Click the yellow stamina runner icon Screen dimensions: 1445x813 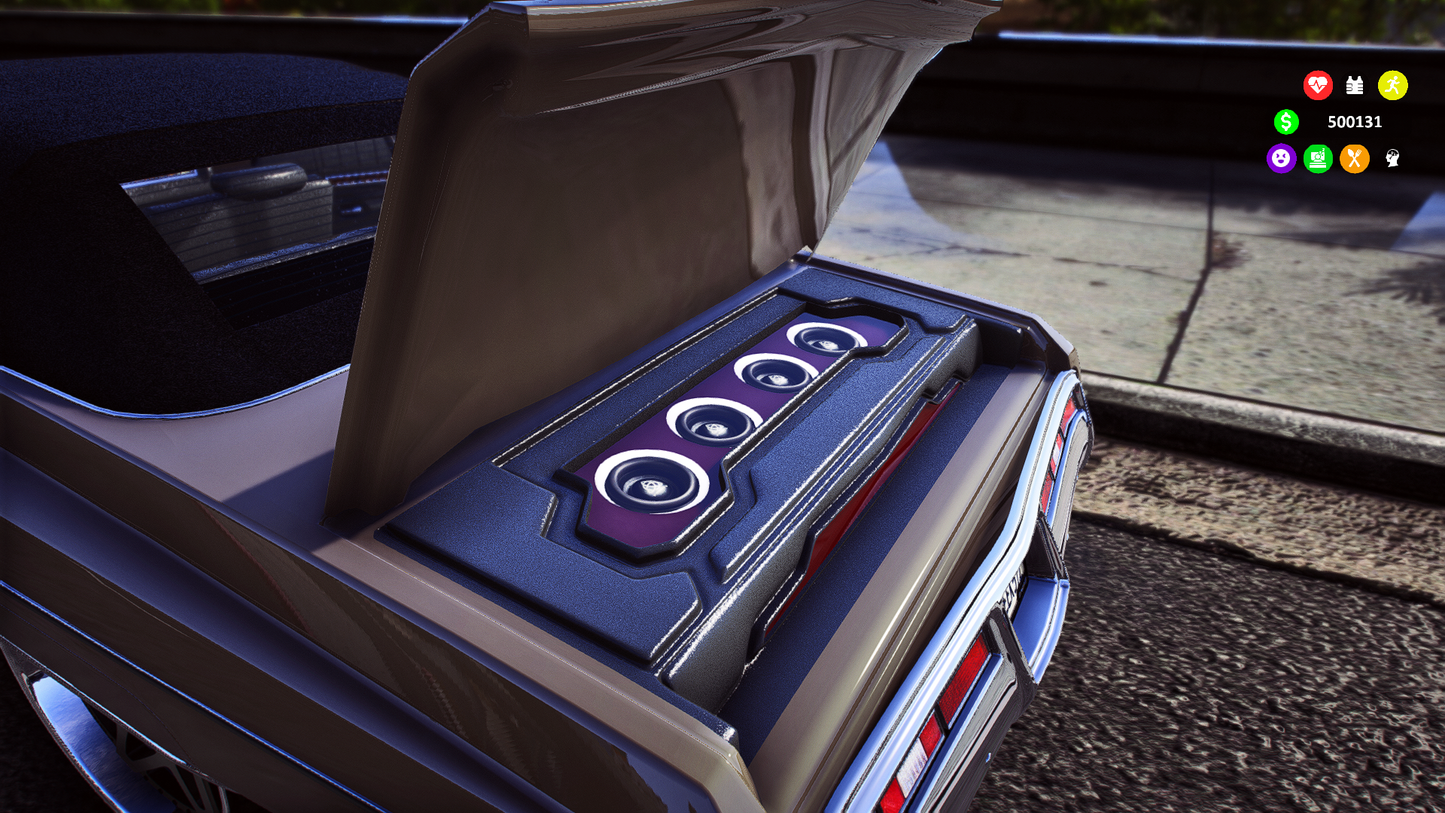click(1392, 85)
